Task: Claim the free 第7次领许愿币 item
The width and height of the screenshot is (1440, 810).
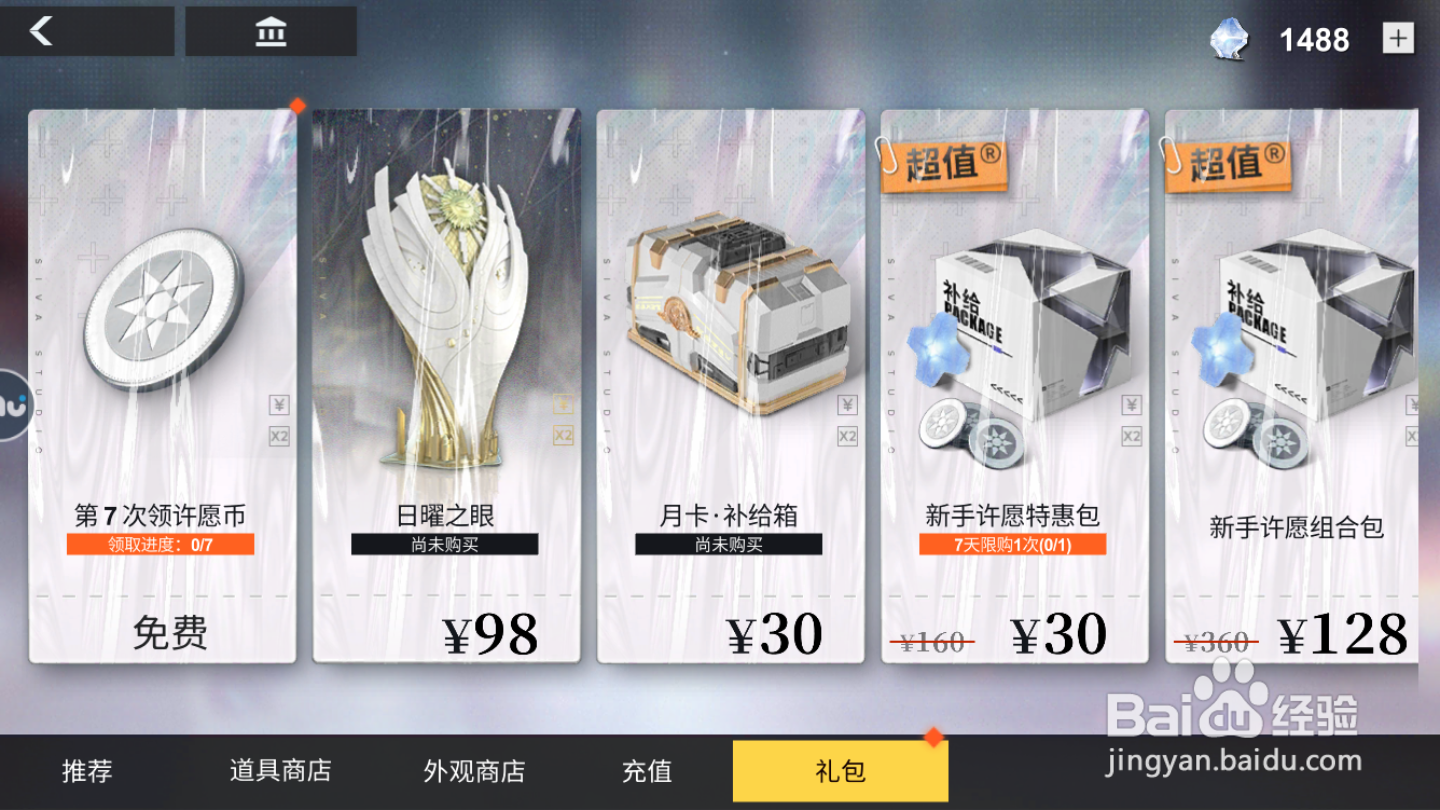Action: tap(172, 633)
